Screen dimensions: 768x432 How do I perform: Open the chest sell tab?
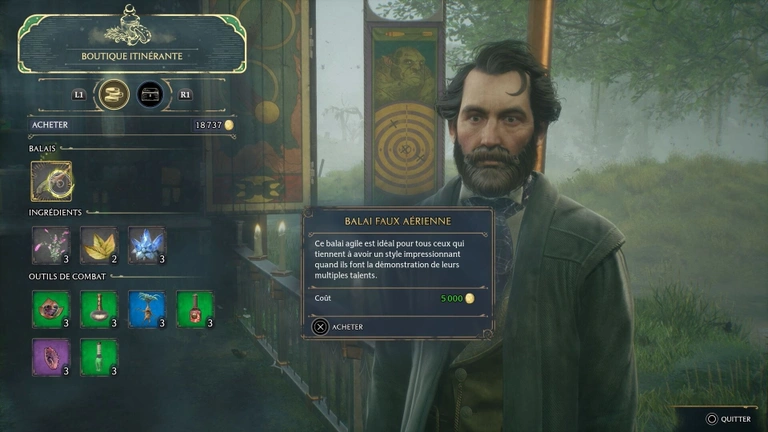tap(150, 94)
